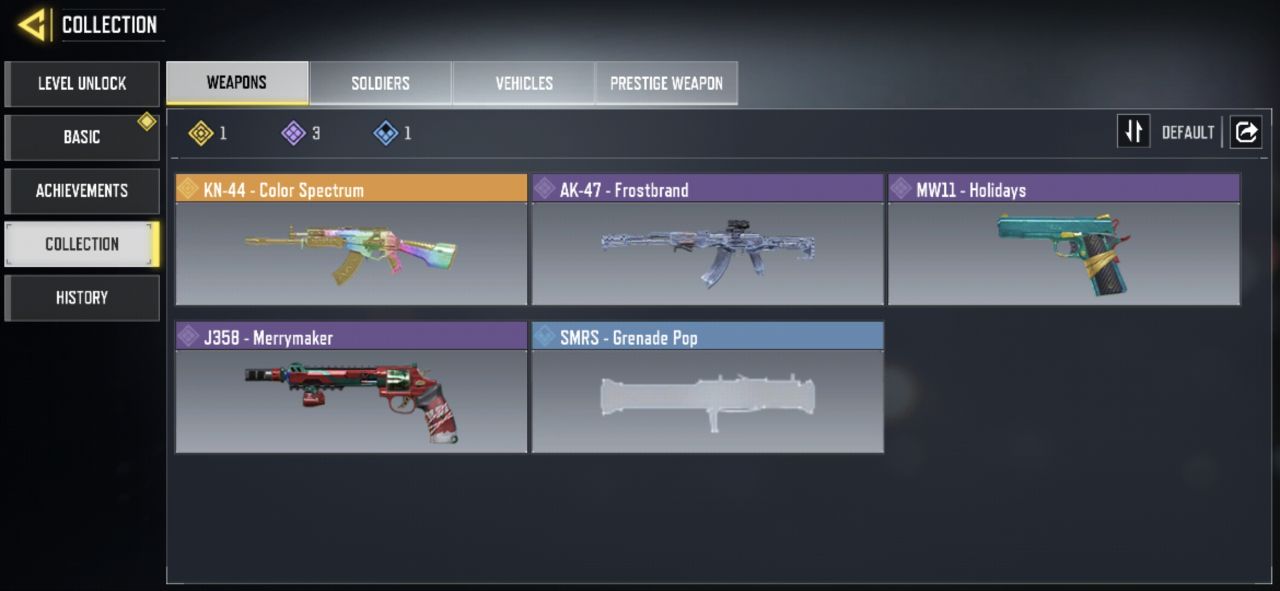Image resolution: width=1280 pixels, height=591 pixels.
Task: Choose the AK-47 Frostbrand weapon card
Action: click(707, 241)
